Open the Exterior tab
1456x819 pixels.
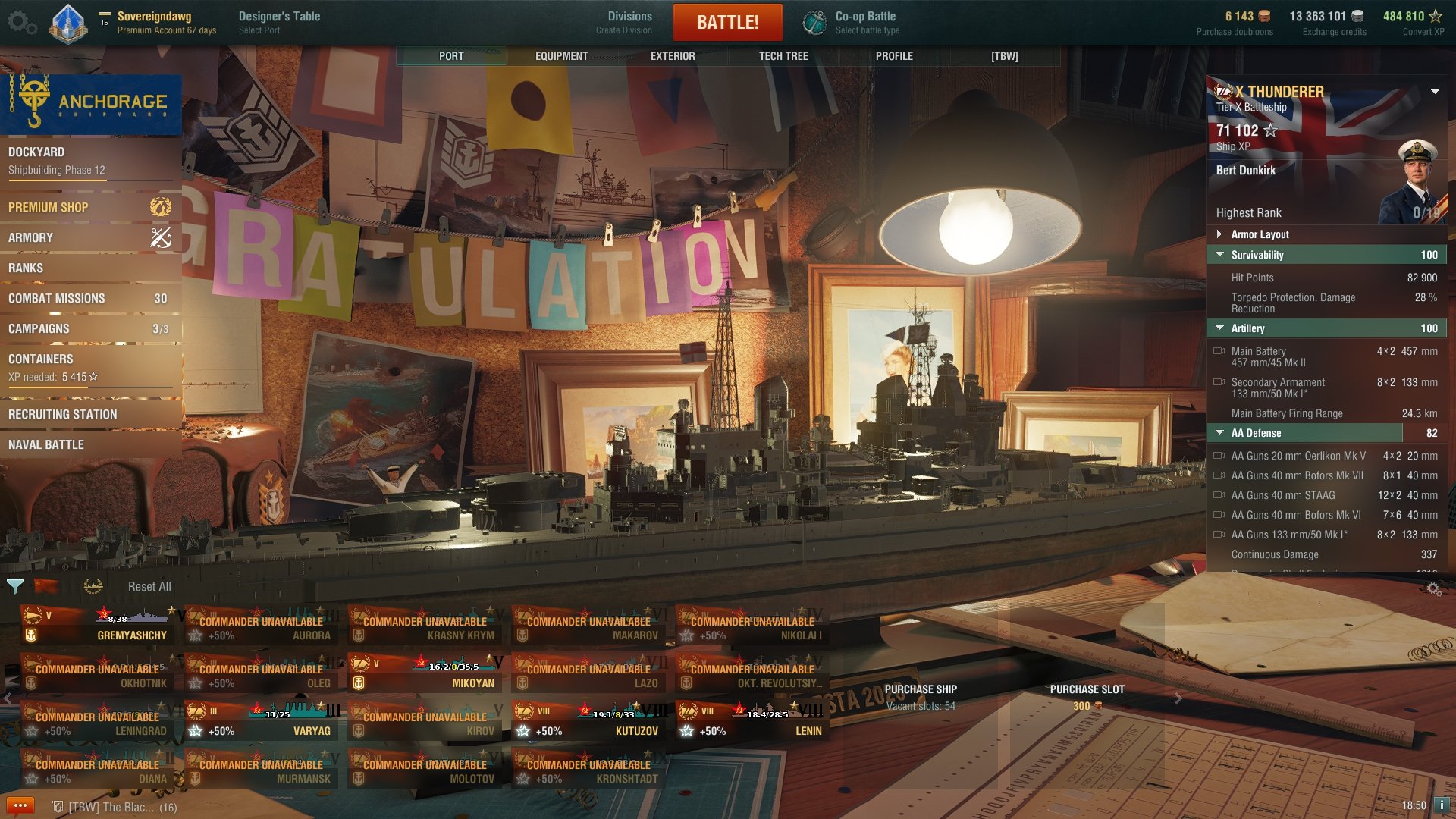(673, 56)
